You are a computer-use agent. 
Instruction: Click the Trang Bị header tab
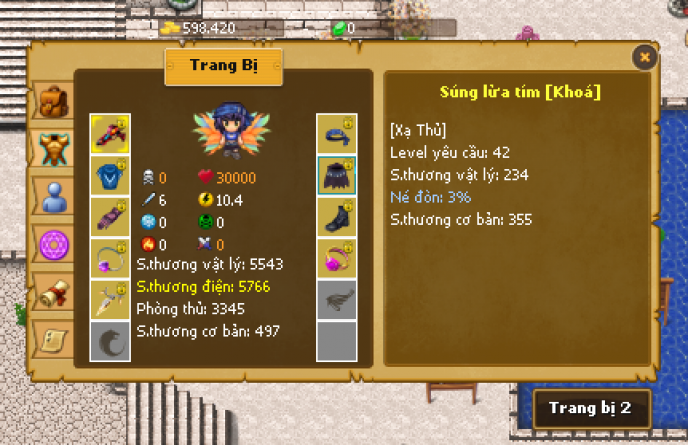[x=224, y=66]
